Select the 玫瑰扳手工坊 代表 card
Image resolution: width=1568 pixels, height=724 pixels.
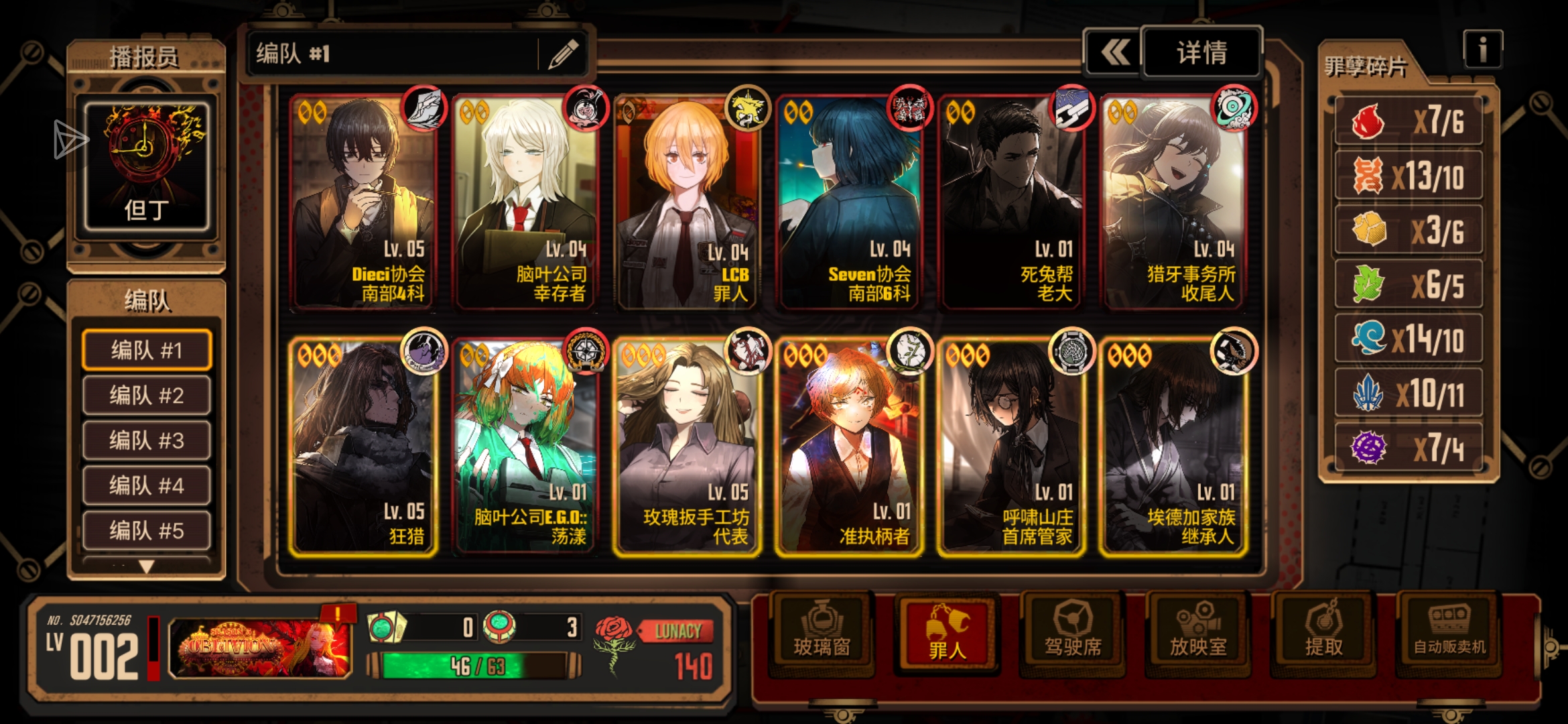click(687, 446)
